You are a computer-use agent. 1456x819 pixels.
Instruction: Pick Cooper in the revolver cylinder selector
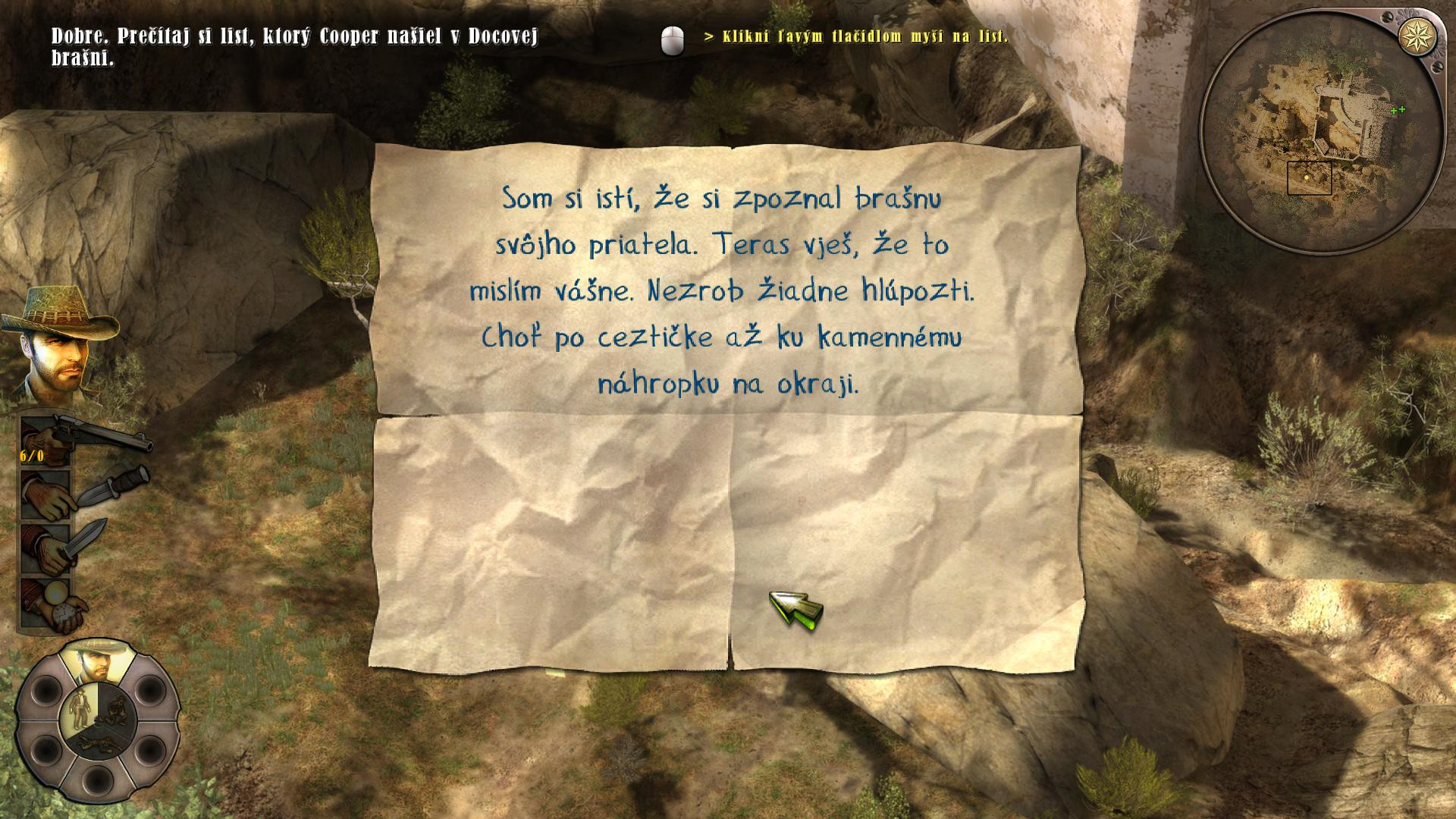[96, 661]
